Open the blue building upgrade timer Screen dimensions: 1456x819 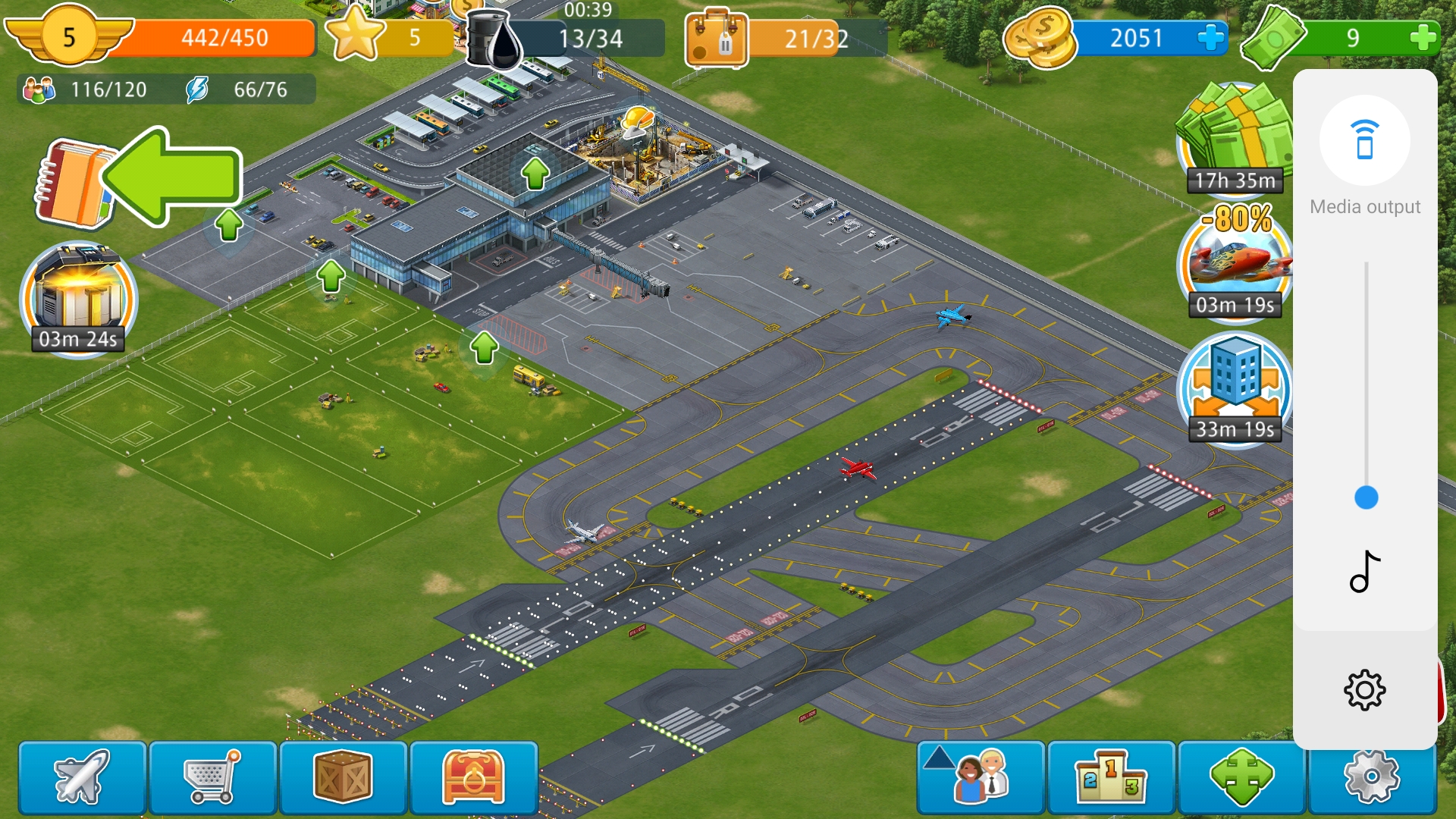click(1234, 387)
